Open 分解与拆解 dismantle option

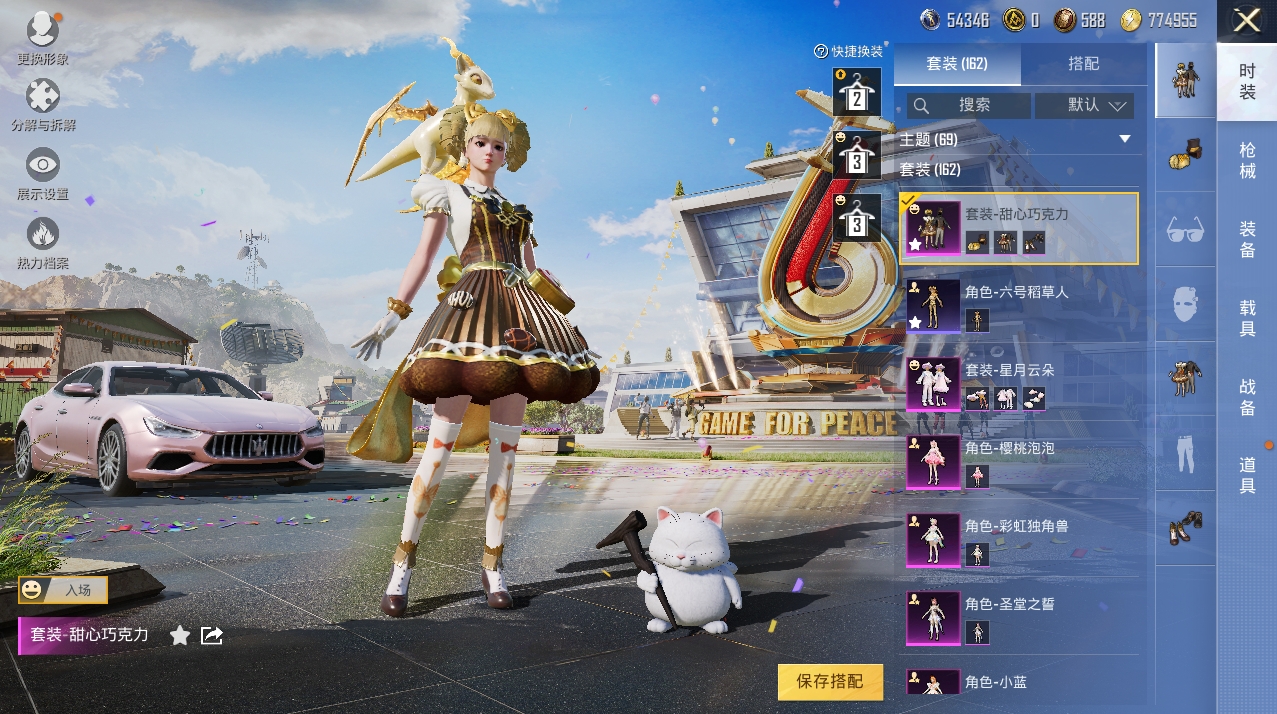pyautogui.click(x=42, y=106)
